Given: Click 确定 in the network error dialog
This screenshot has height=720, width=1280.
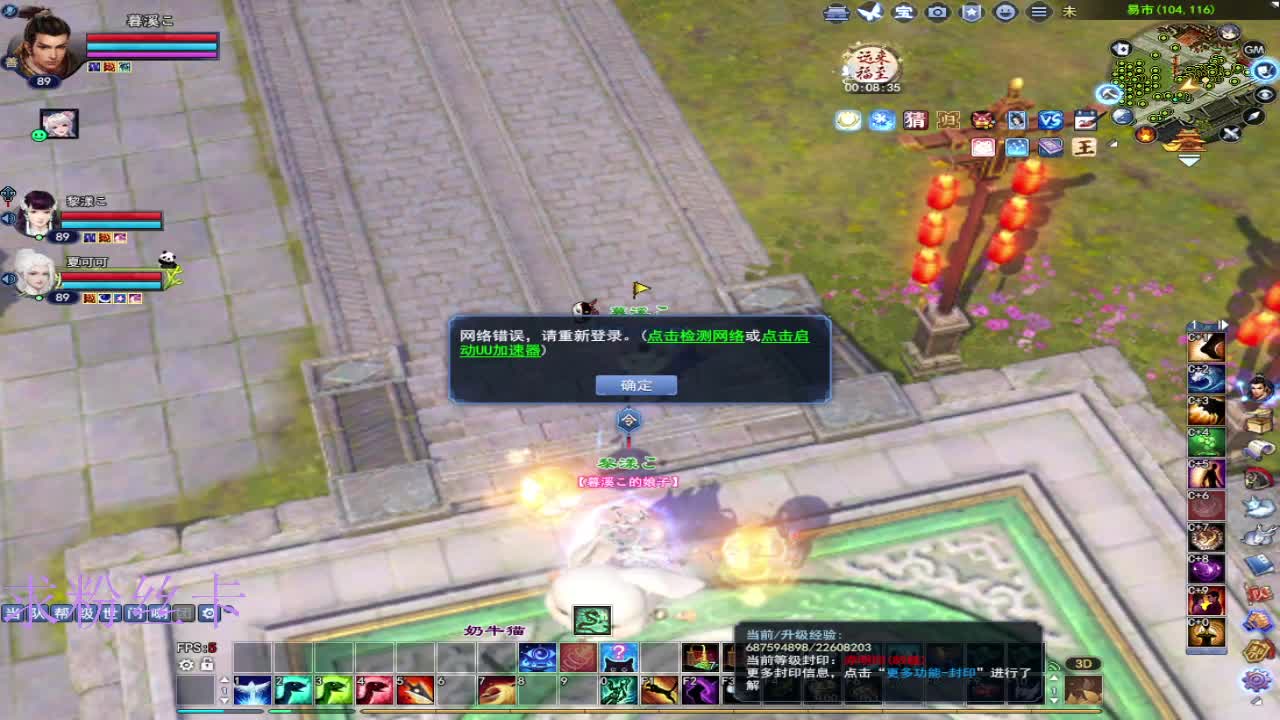Looking at the screenshot, I should (636, 385).
